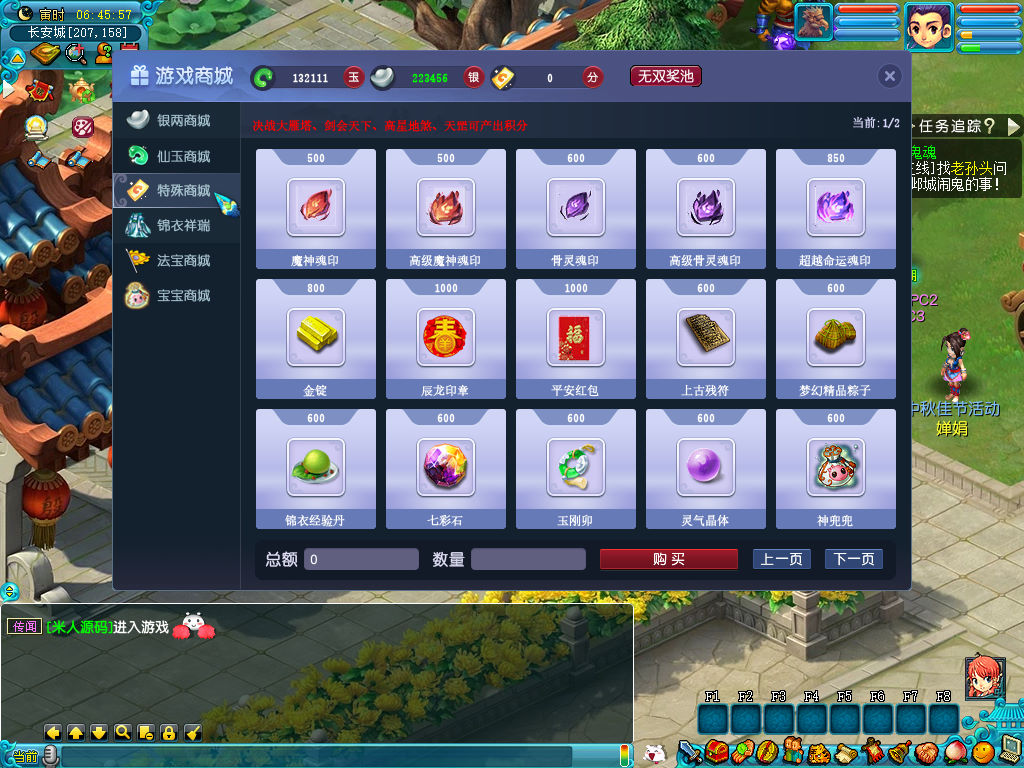Open the 无双奖池 prize pool
The height and width of the screenshot is (768, 1024).
pos(665,76)
